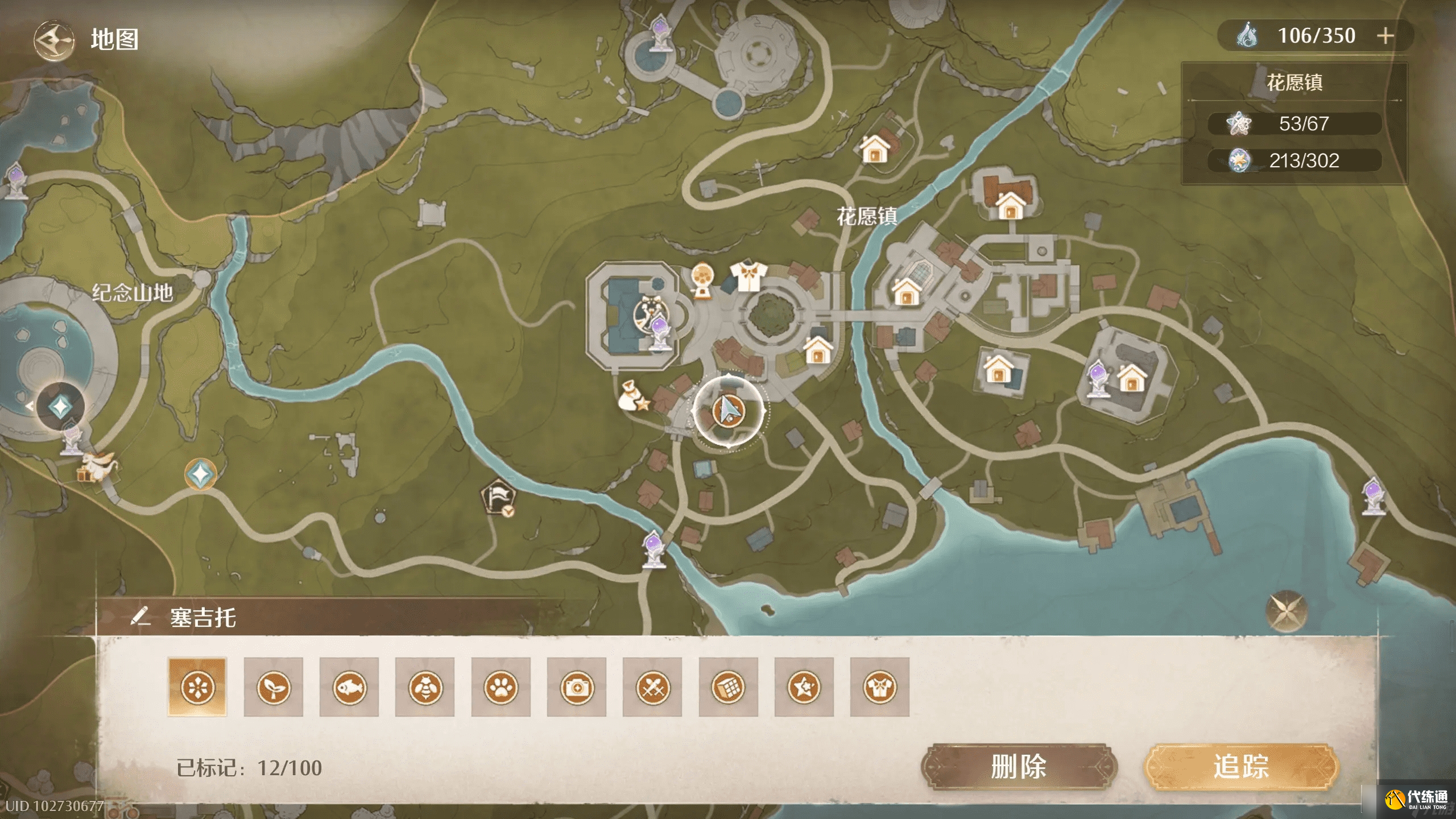Open the clothing shop map marker
This screenshot has height=819, width=1456.
[748, 276]
